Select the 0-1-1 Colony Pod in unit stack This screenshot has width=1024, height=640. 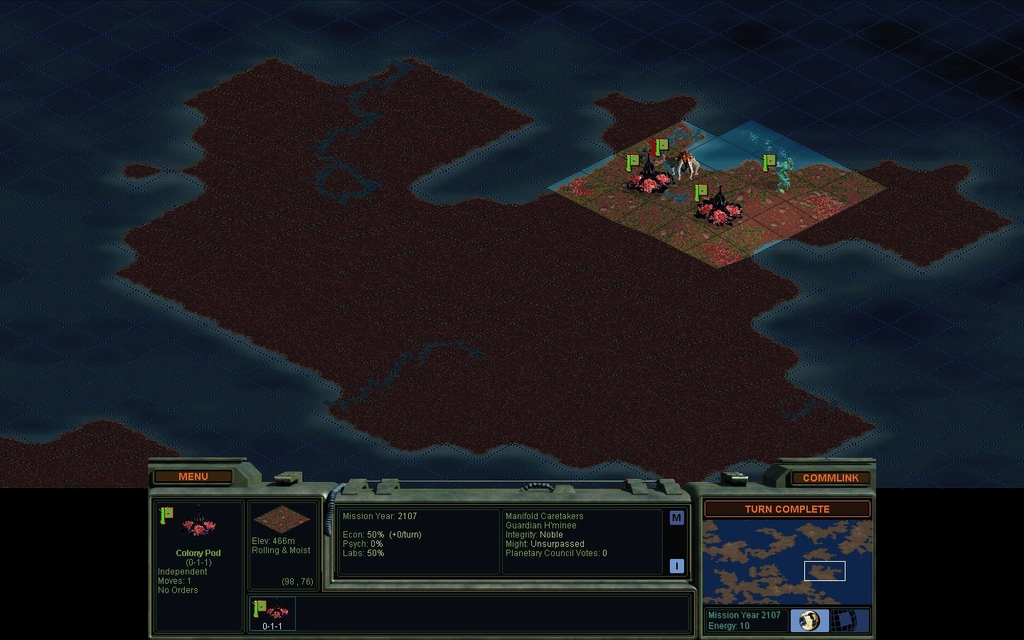272,613
